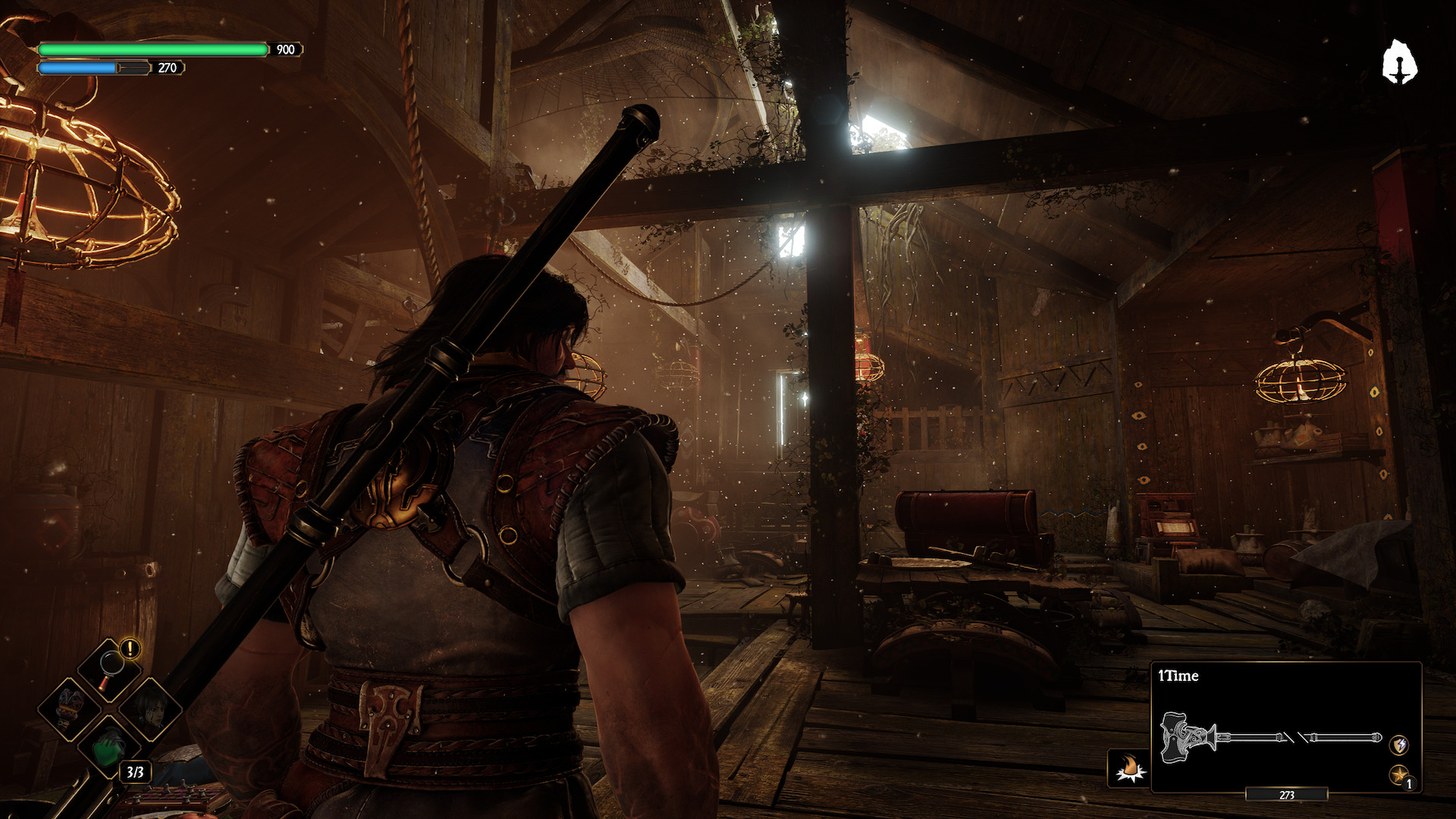The width and height of the screenshot is (1456, 819).
Task: Choose the carved totem mask slot
Action: [70, 708]
